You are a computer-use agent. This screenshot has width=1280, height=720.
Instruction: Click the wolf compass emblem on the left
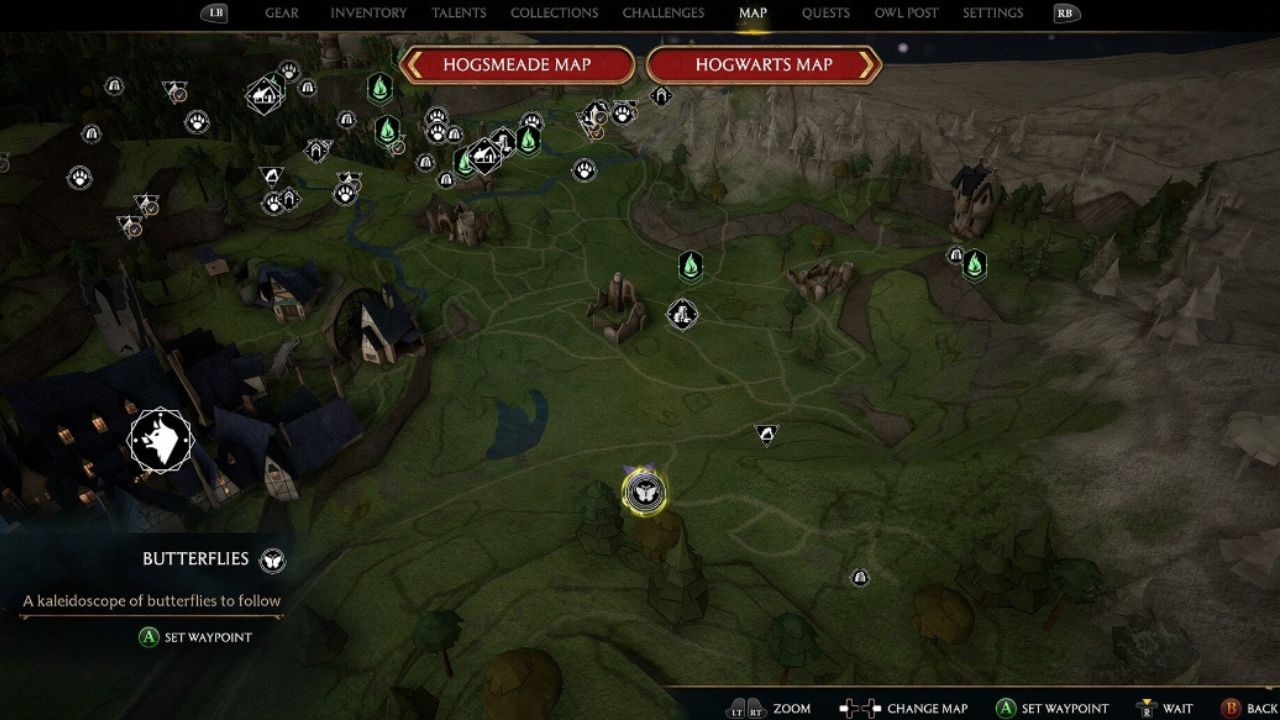tap(160, 438)
